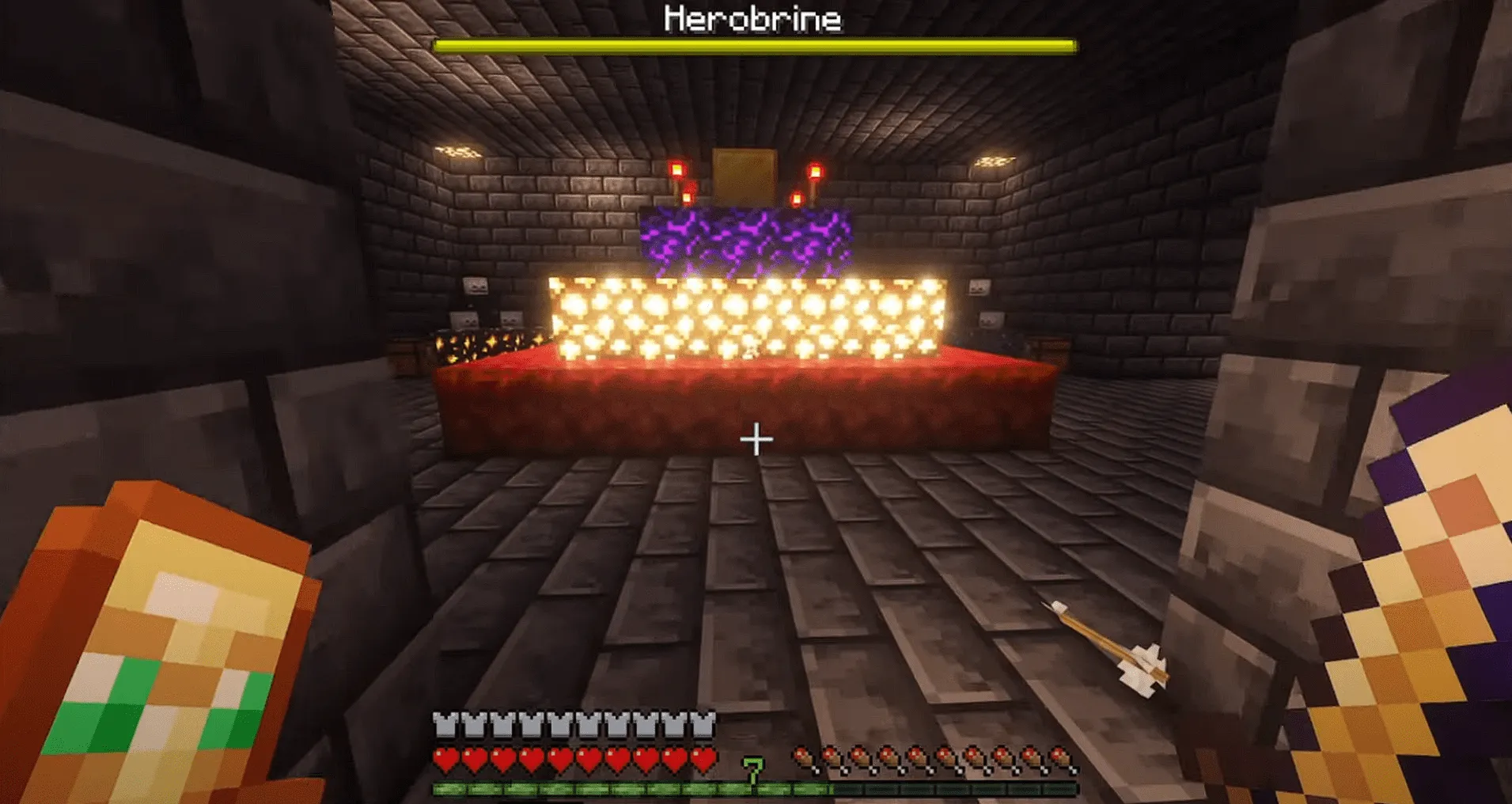Click the middle armor icon in the HUD
This screenshot has width=1512, height=804.
pos(574,722)
